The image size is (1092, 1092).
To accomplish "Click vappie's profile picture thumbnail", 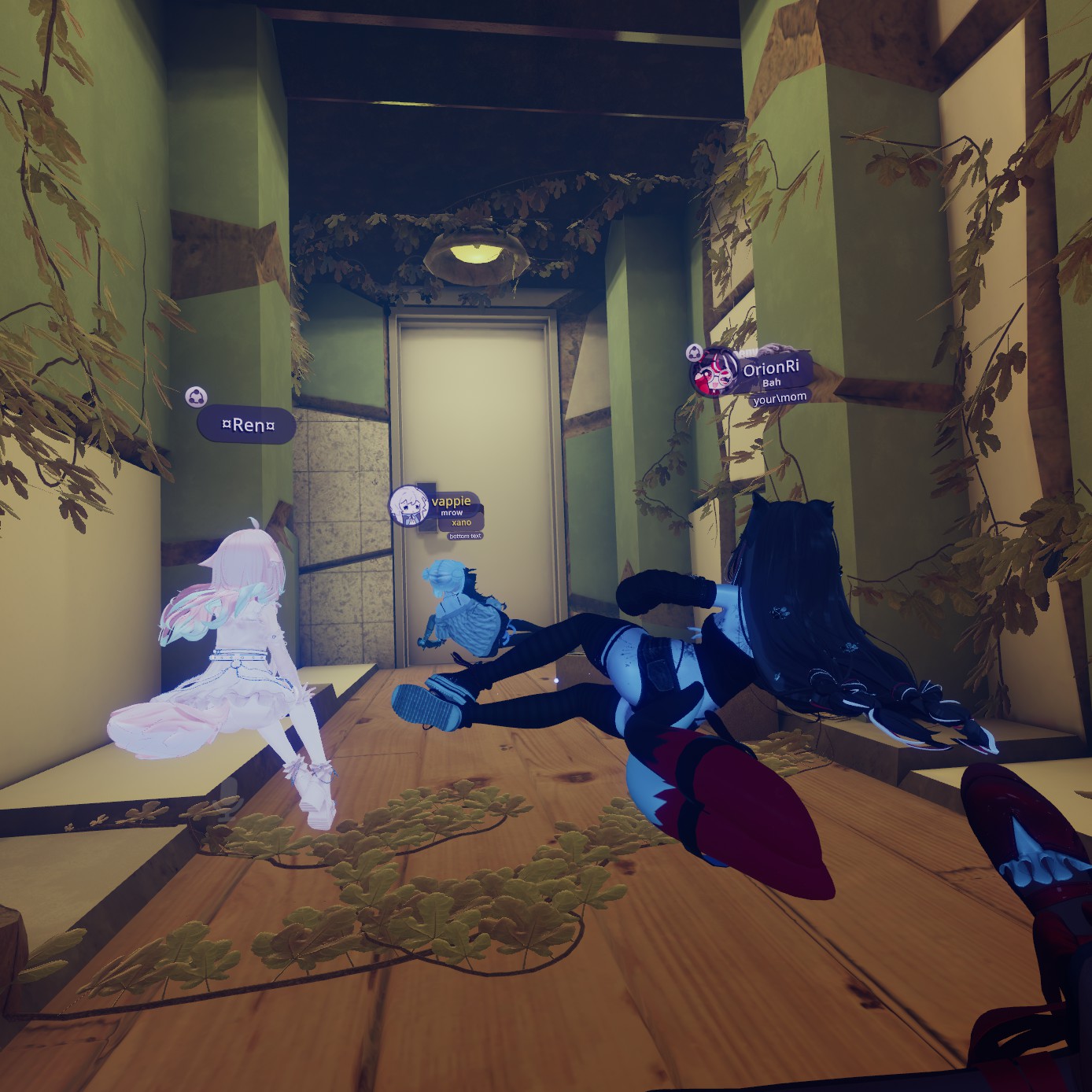I will click(409, 505).
